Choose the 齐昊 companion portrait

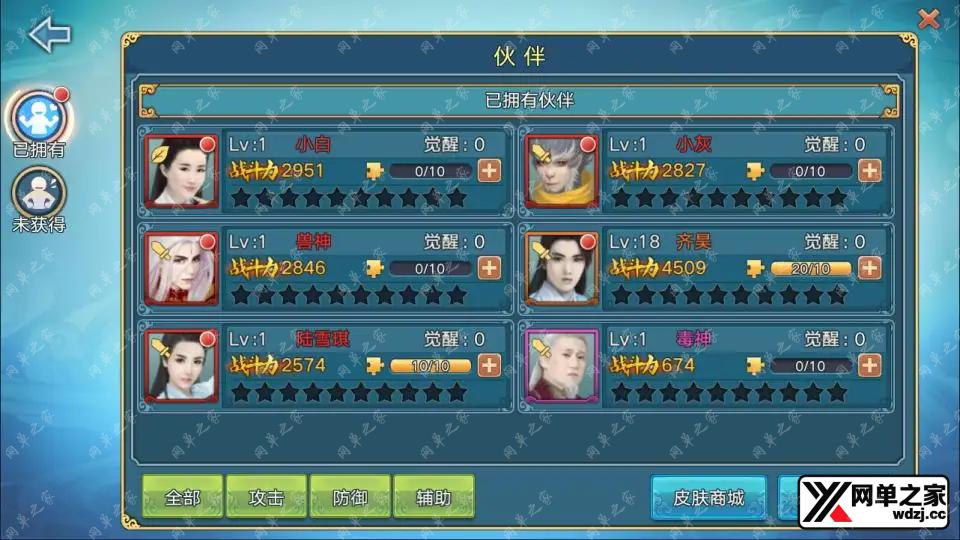coord(562,268)
